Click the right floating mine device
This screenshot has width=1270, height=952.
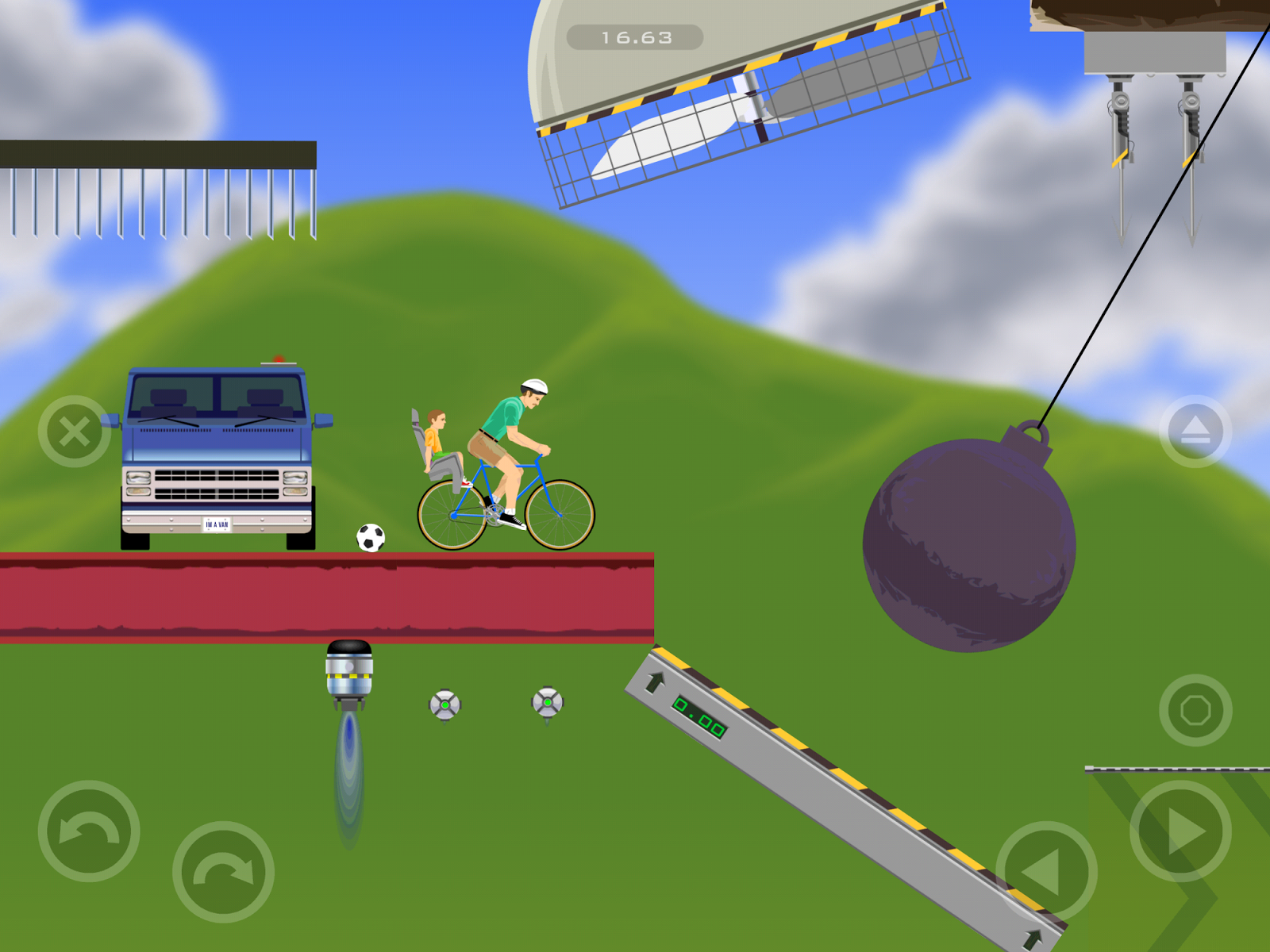546,701
